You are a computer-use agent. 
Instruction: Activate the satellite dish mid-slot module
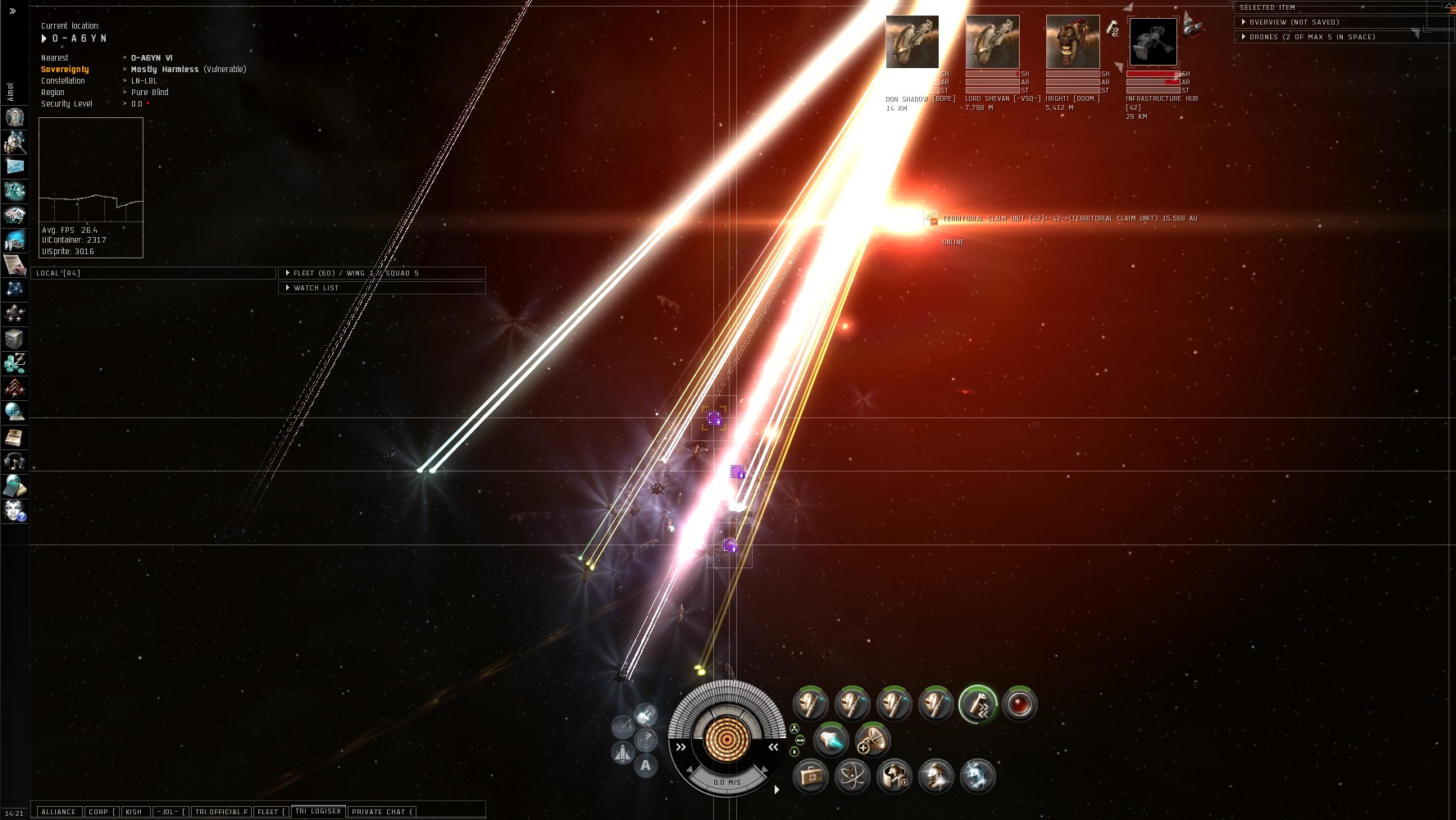872,740
